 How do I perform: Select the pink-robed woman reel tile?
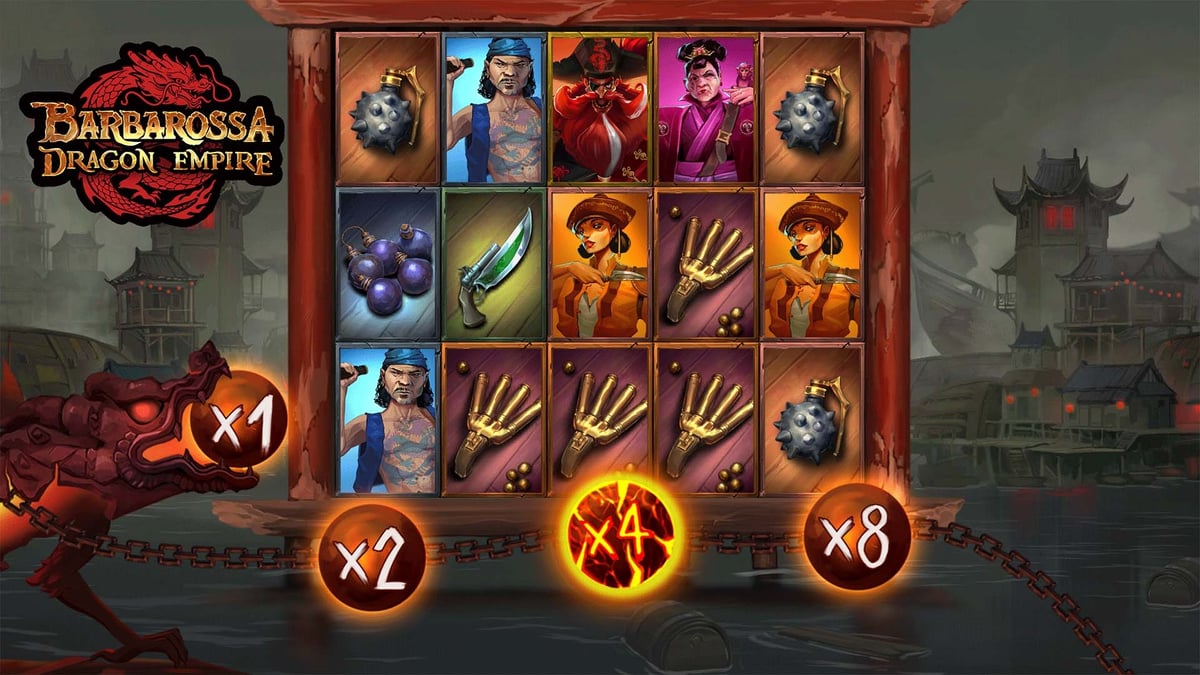pos(706,107)
